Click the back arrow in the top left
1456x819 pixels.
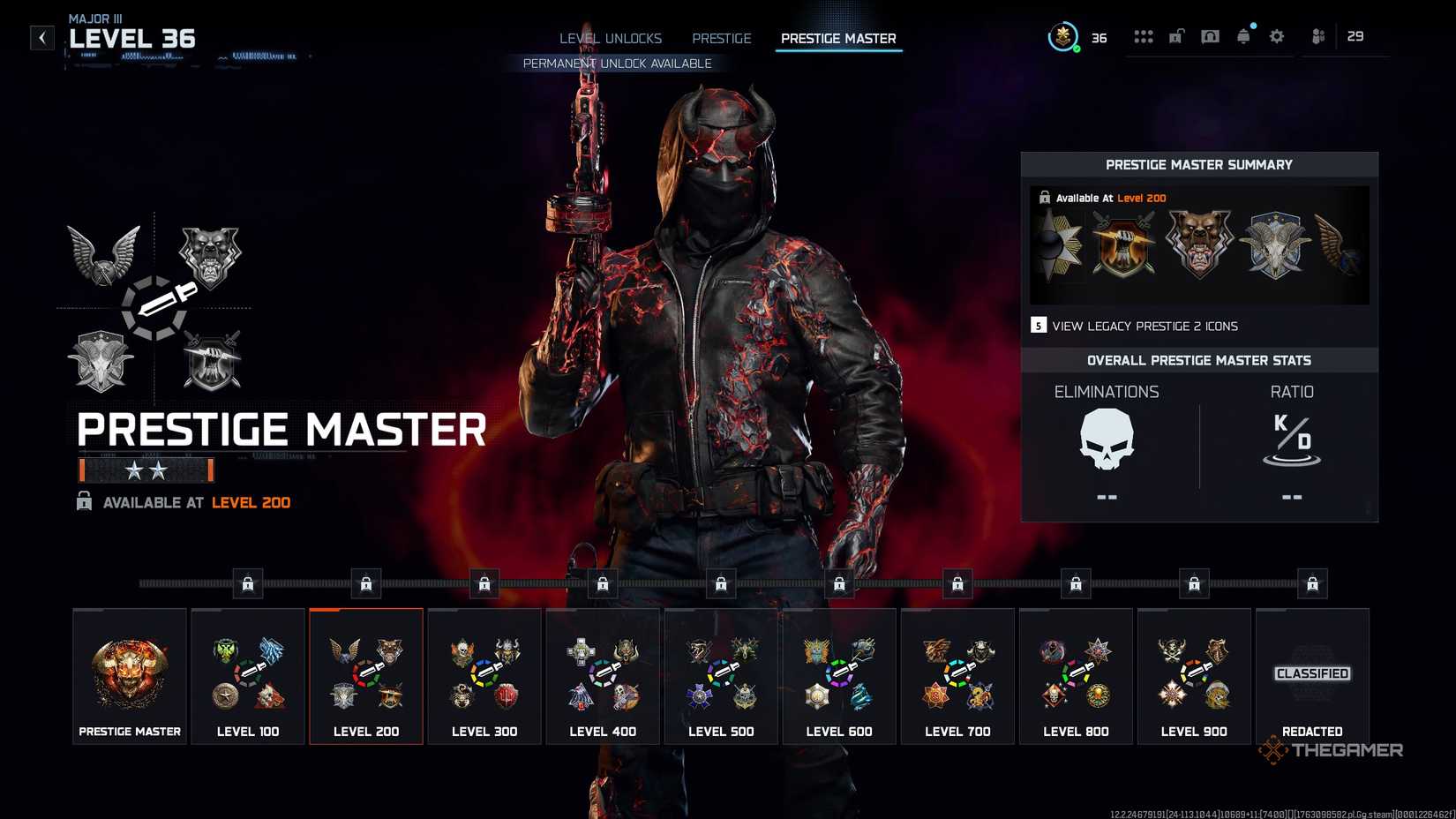point(41,37)
